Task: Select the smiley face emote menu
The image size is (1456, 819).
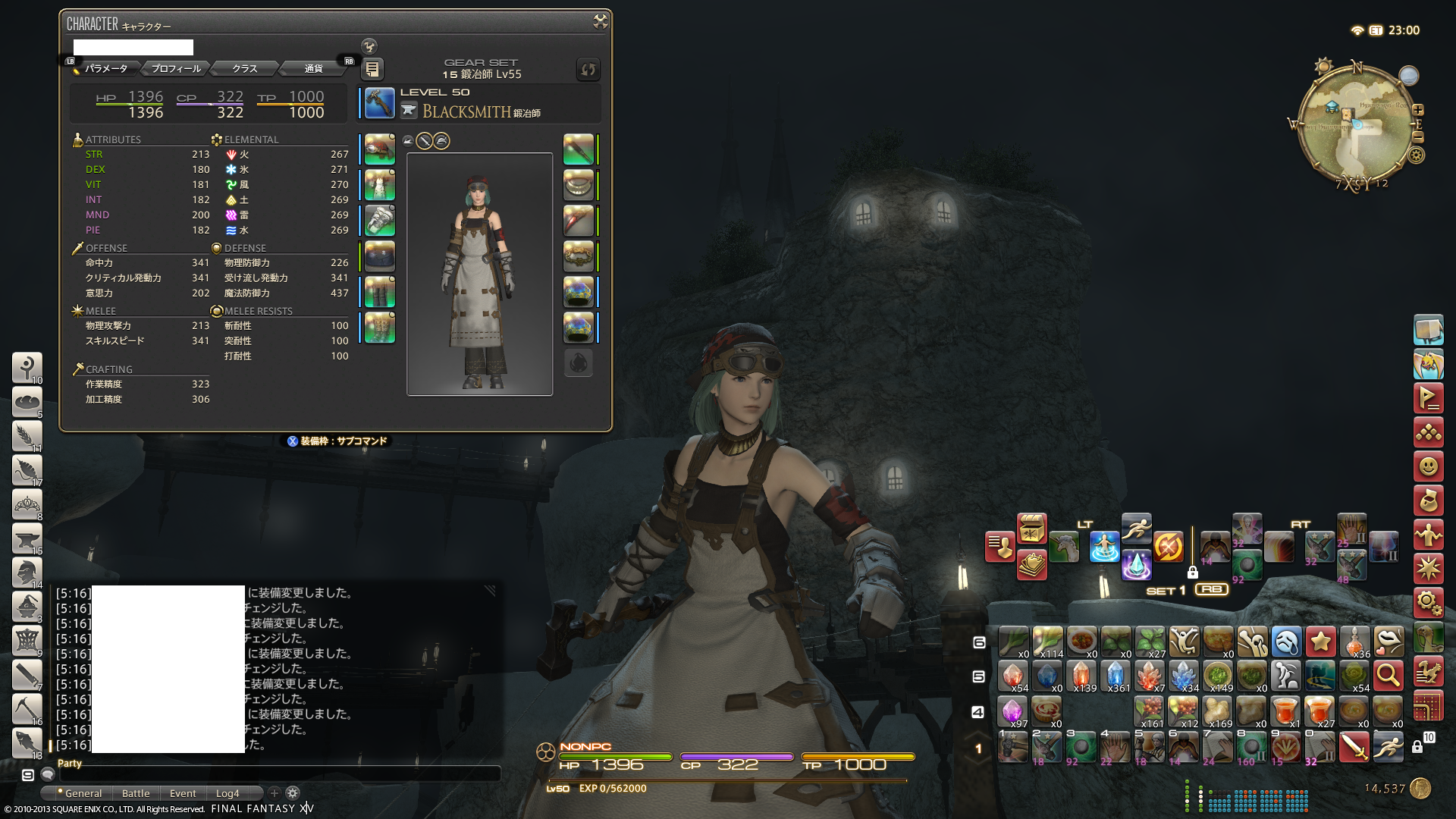Action: tap(1428, 466)
